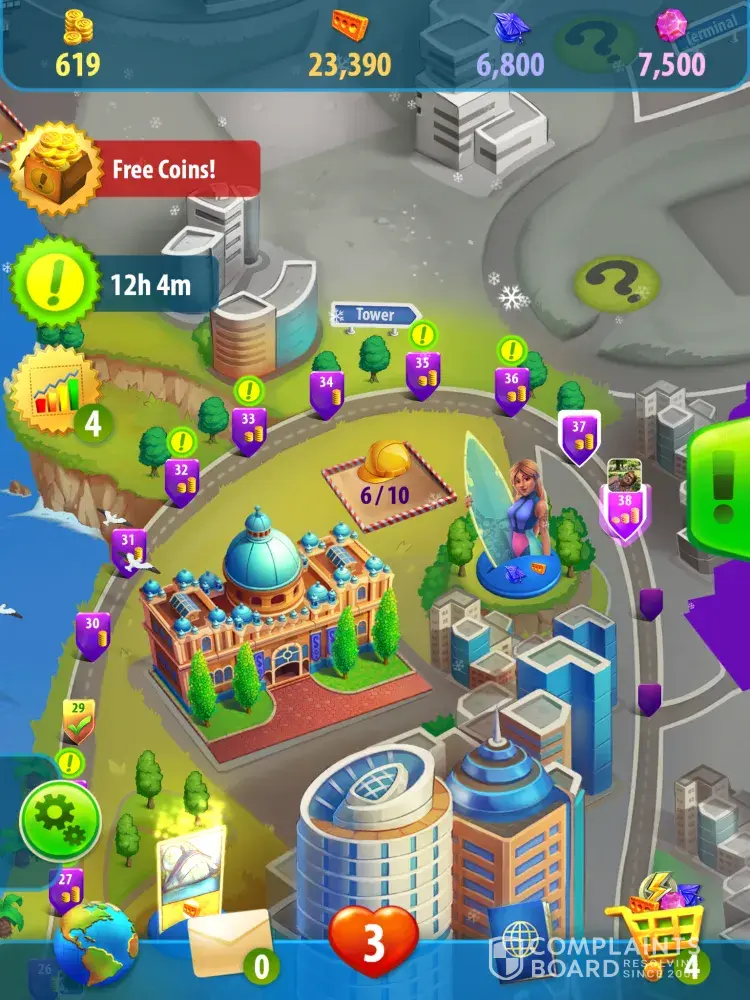Image resolution: width=750 pixels, height=1000 pixels.
Task: Choose the level 33 marker
Action: [x=248, y=429]
